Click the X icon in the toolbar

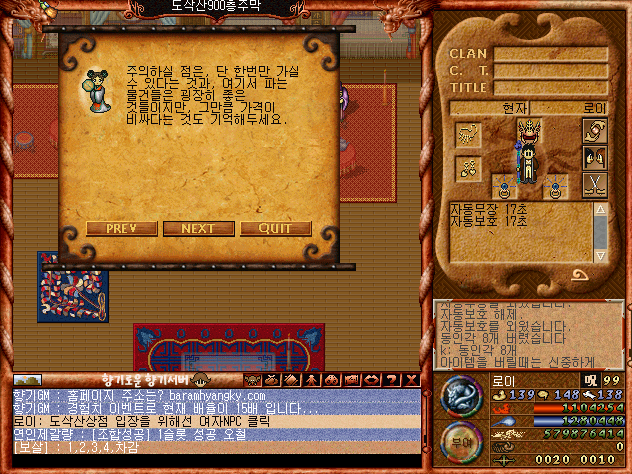tap(412, 380)
